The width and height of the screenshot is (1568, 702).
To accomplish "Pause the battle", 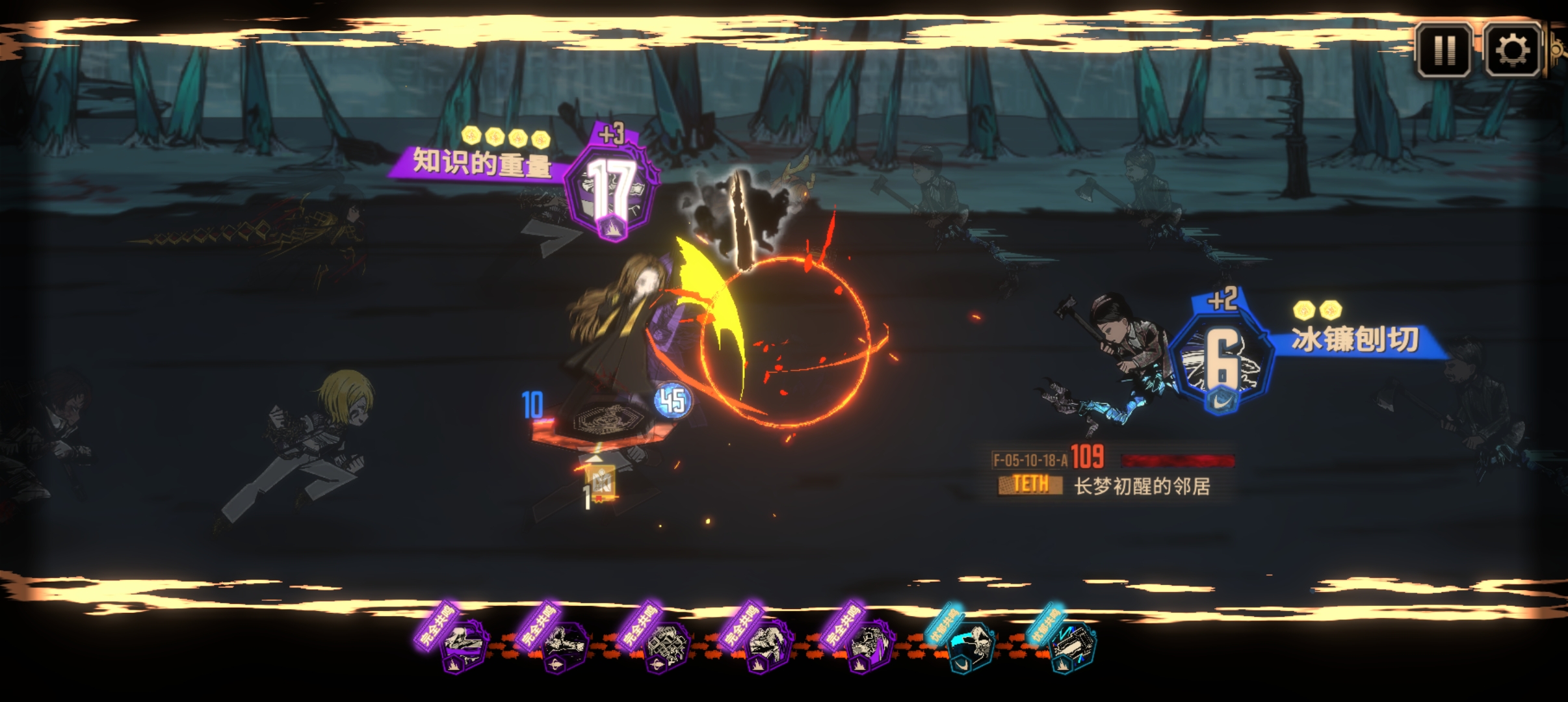I will (x=1443, y=50).
